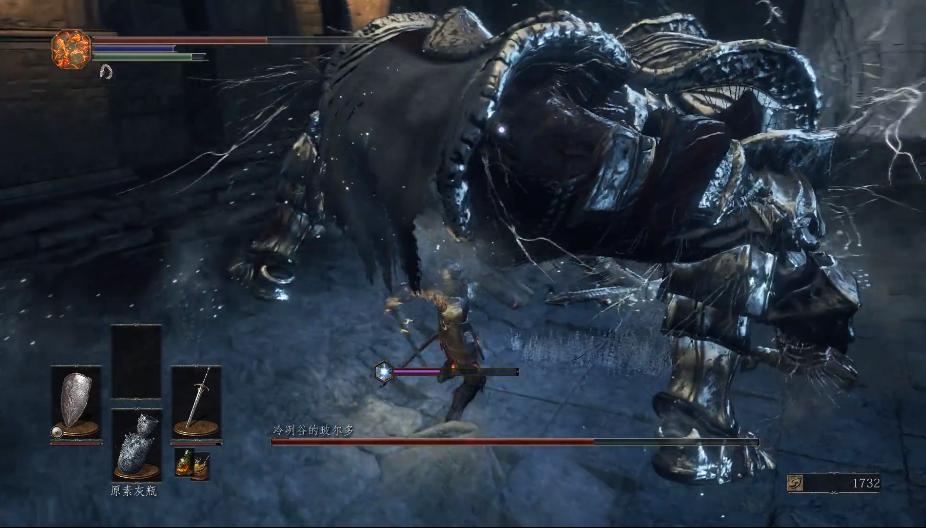Viewport: 926px width, 528px height.
Task: Click the small orange estus flask icons
Action: tap(192, 463)
